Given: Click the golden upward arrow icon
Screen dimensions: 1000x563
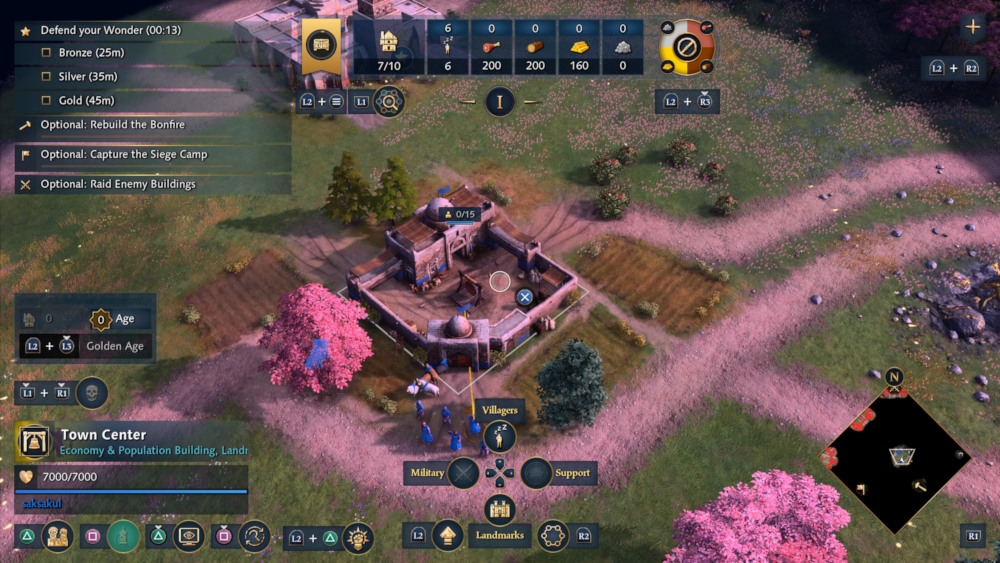Looking at the screenshot, I should 447,536.
